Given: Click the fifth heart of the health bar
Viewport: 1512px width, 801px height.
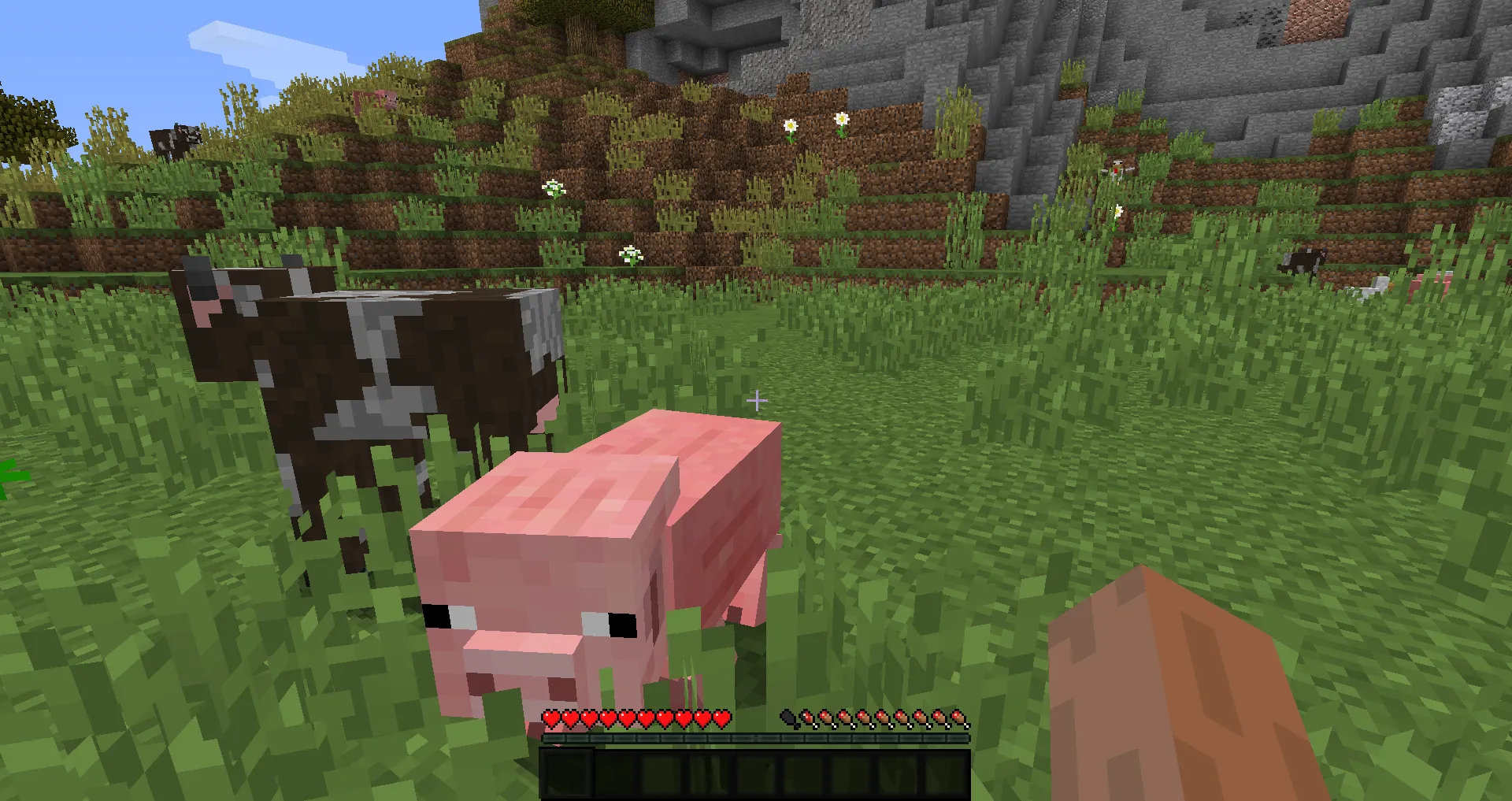Looking at the screenshot, I should (627, 718).
